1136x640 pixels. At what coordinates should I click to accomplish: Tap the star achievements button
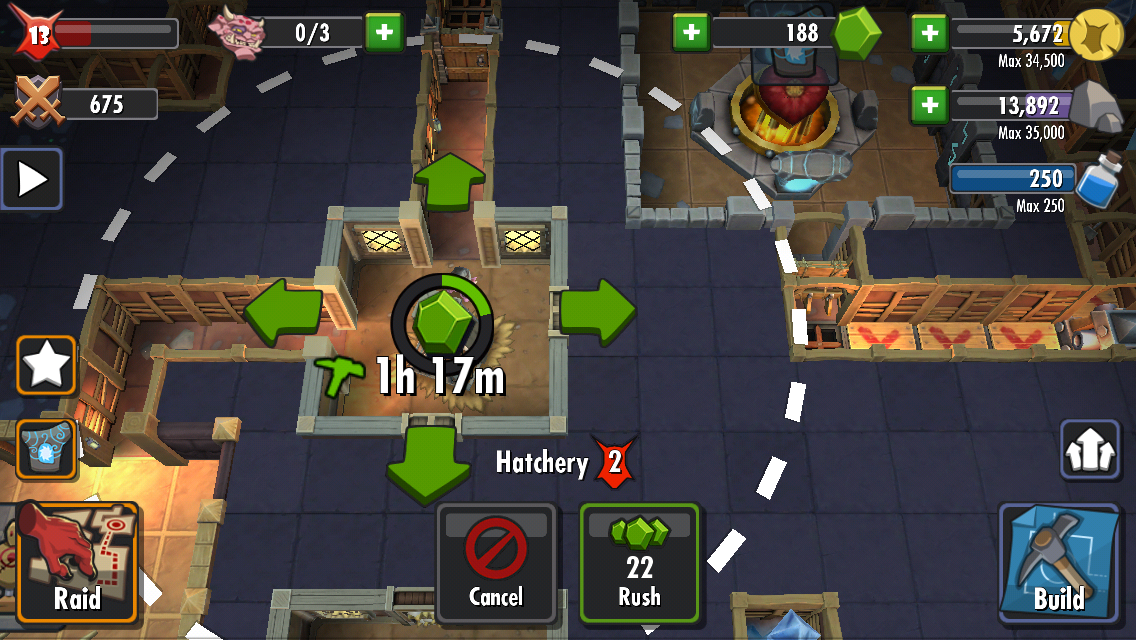pyautogui.click(x=46, y=365)
